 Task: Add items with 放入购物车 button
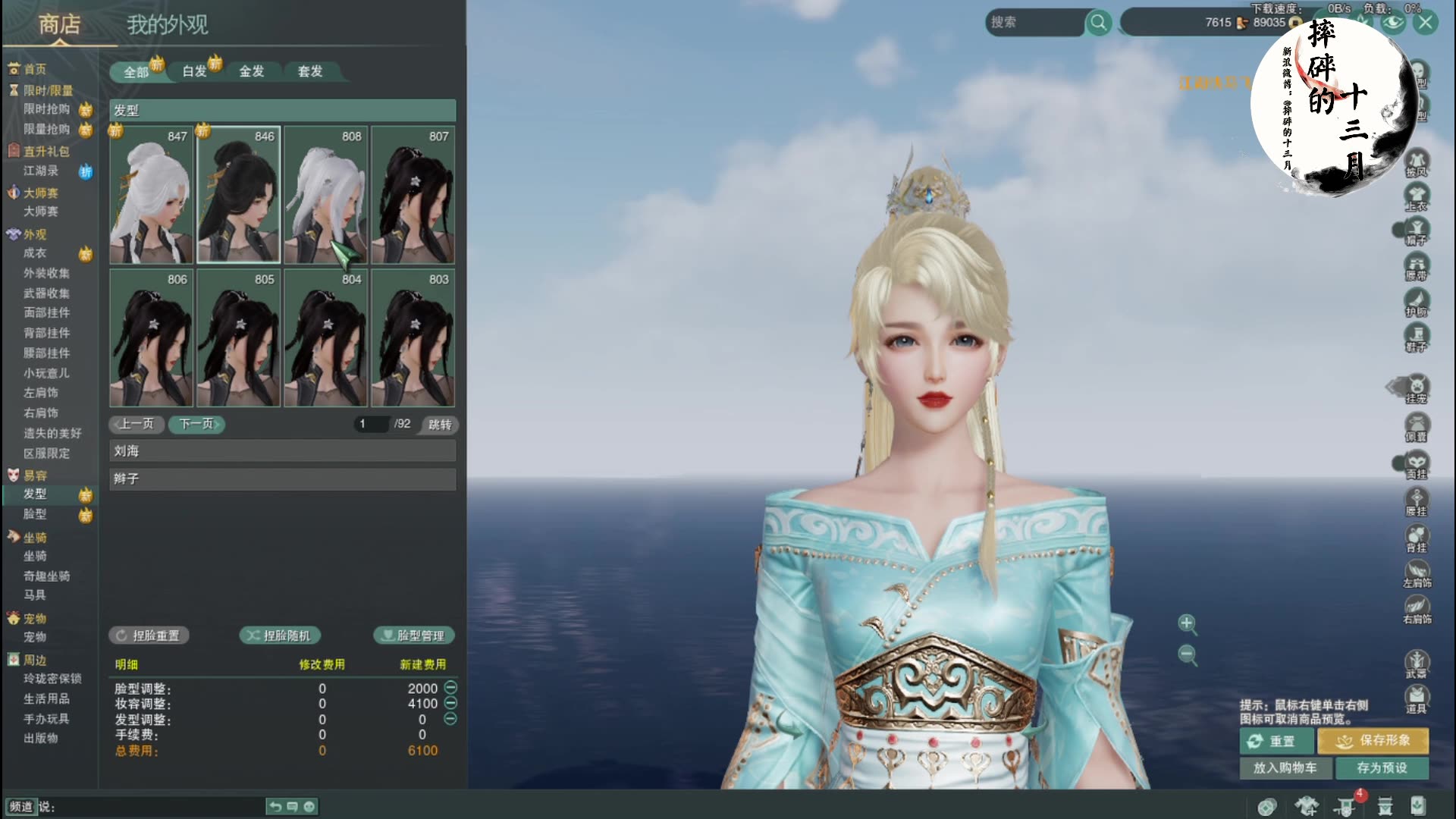click(x=1278, y=767)
